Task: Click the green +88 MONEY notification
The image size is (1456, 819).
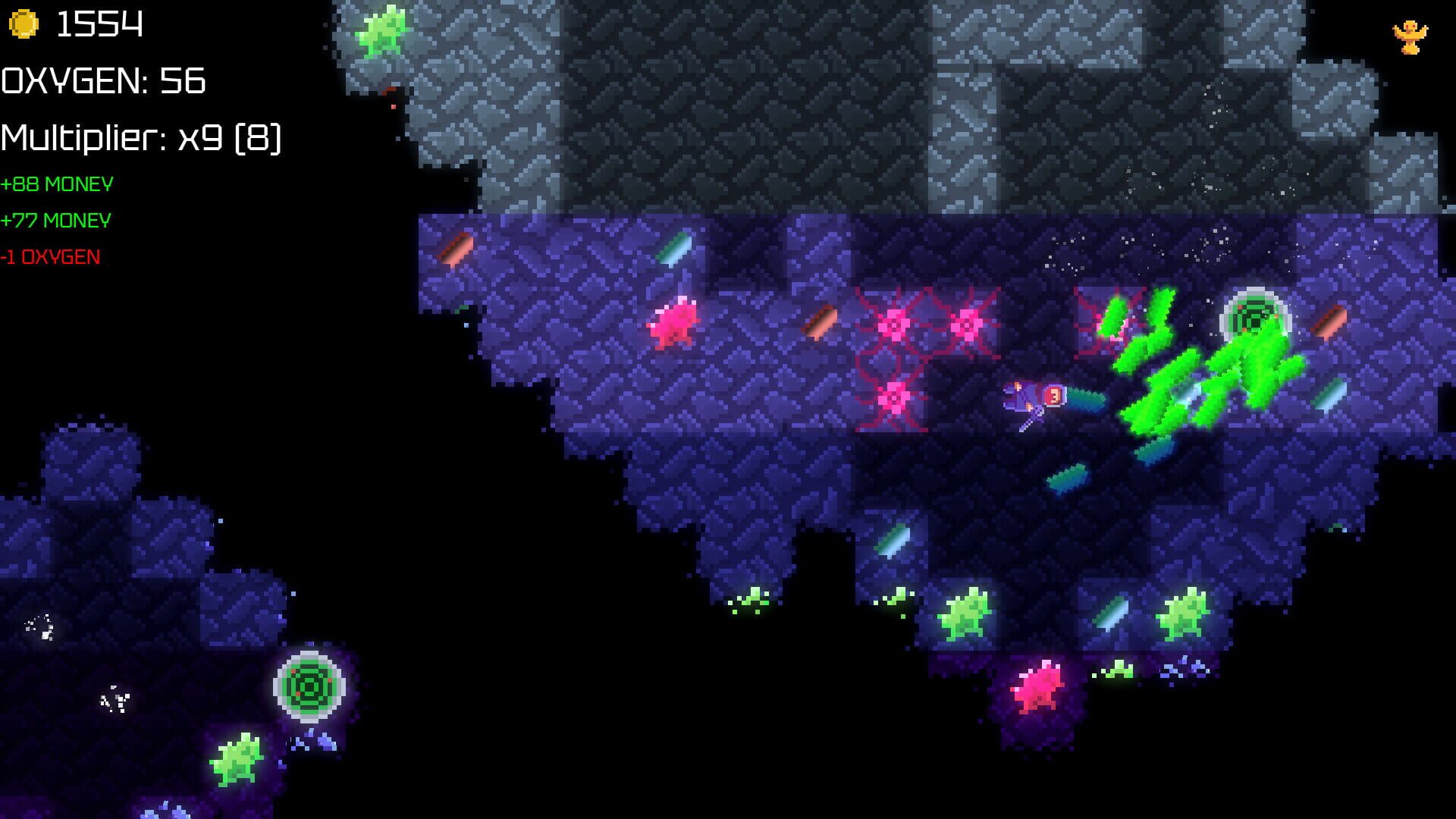Action: 57,184
